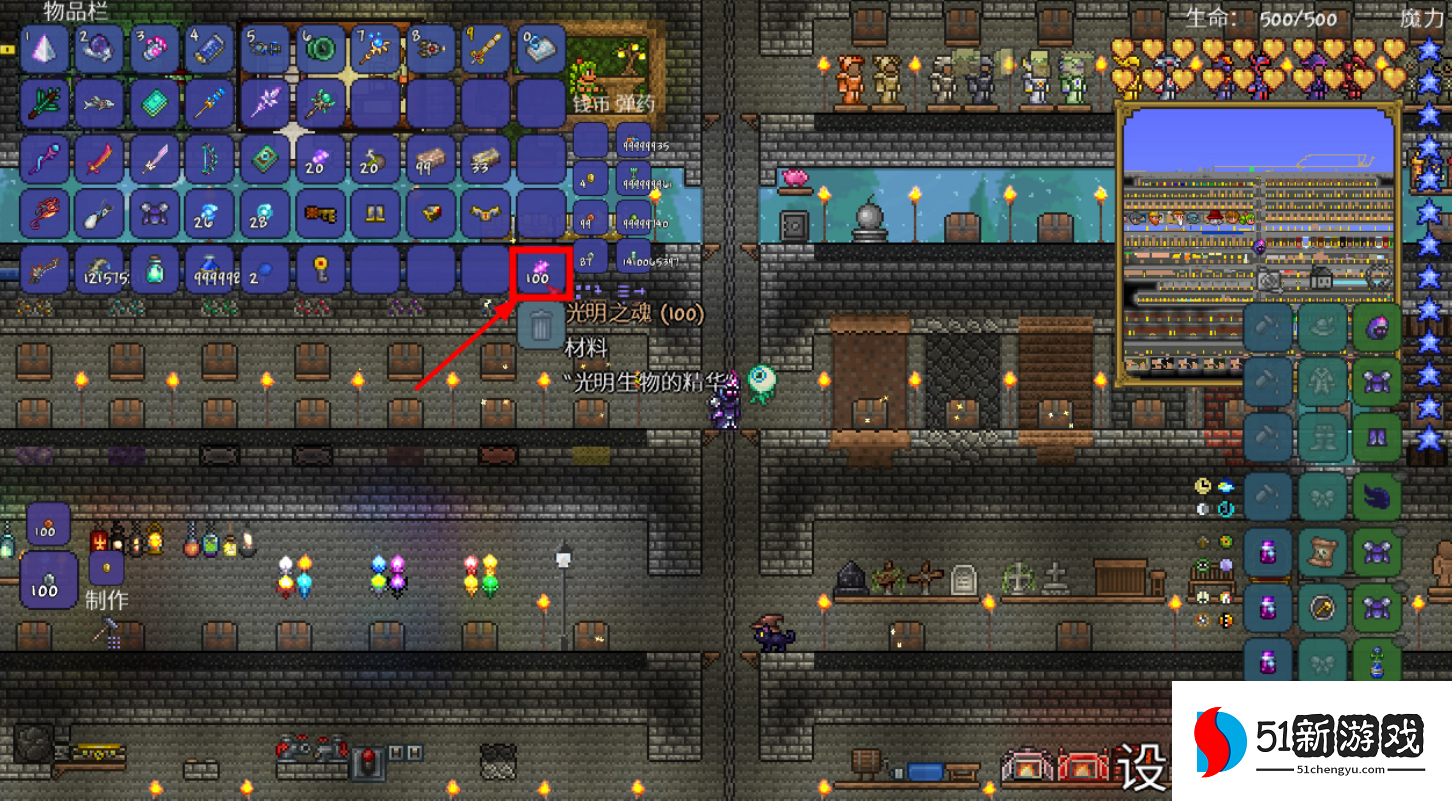Viewport: 1452px width, 801px height.
Task: Choose the golden sword in hotbar slot 9
Action: (x=486, y=49)
